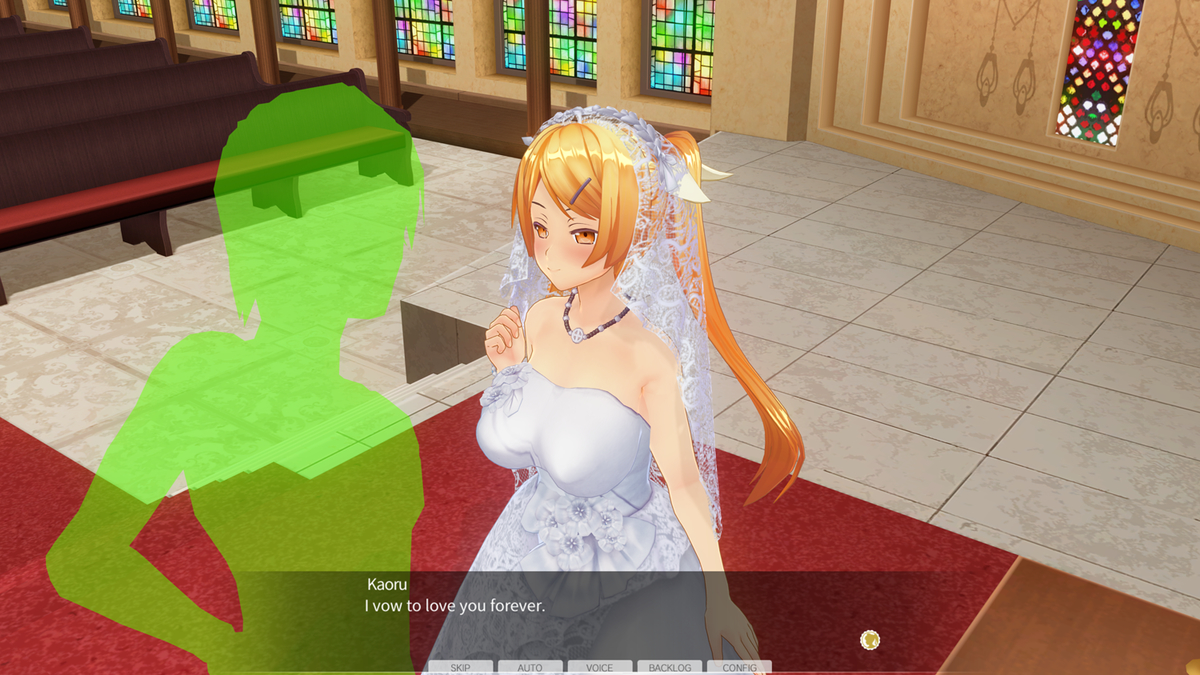Replay the line with VOICE button
This screenshot has width=1200, height=675.
coord(600,667)
